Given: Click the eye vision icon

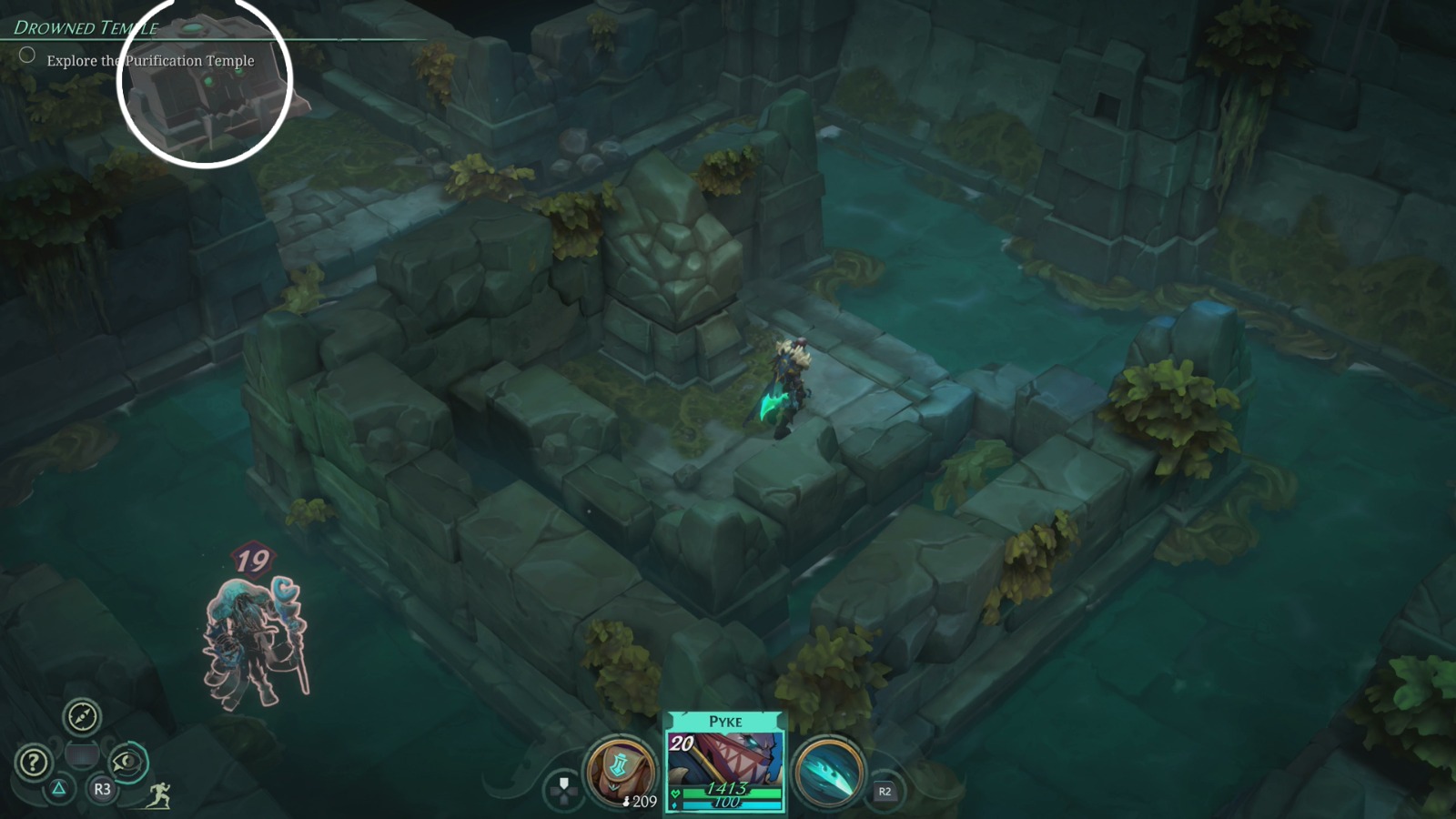Looking at the screenshot, I should (127, 763).
